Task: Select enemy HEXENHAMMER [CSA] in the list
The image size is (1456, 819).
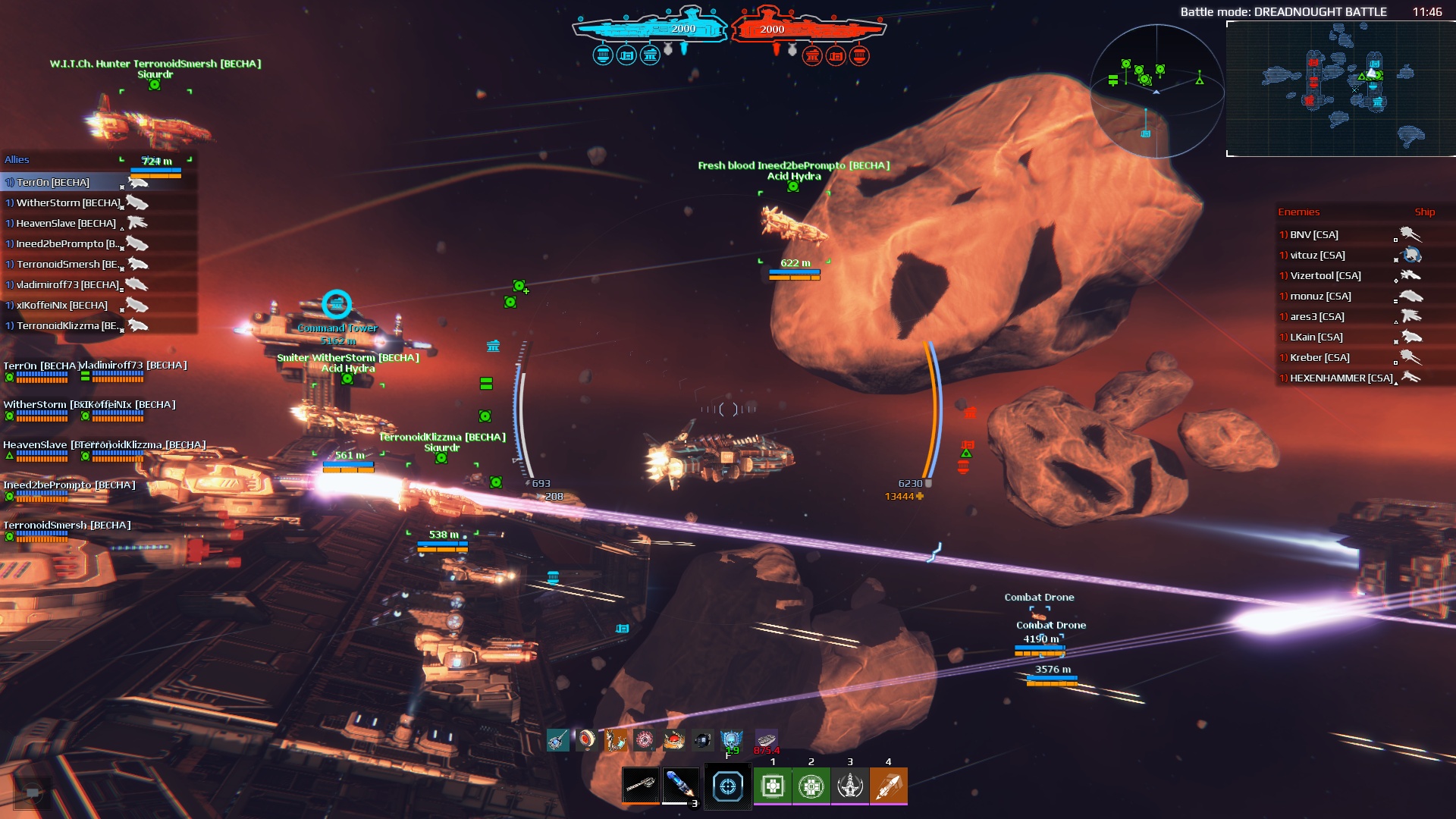Action: point(1341,378)
